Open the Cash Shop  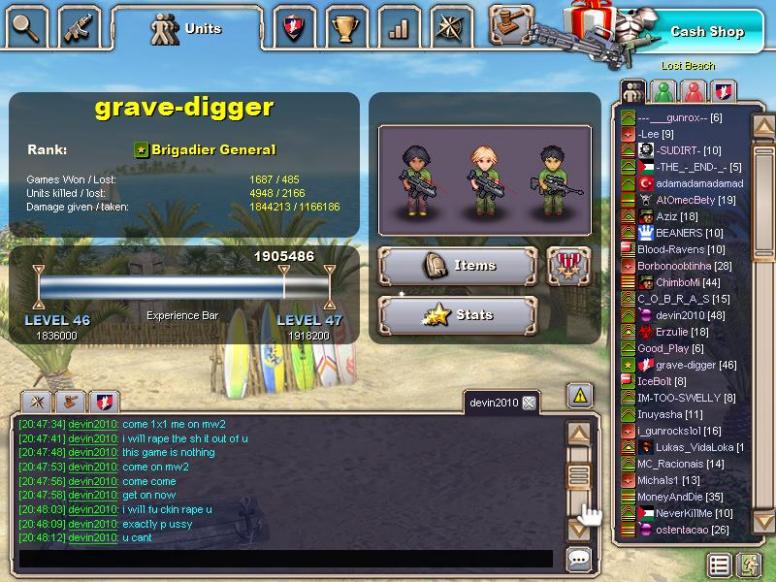pyautogui.click(x=706, y=31)
